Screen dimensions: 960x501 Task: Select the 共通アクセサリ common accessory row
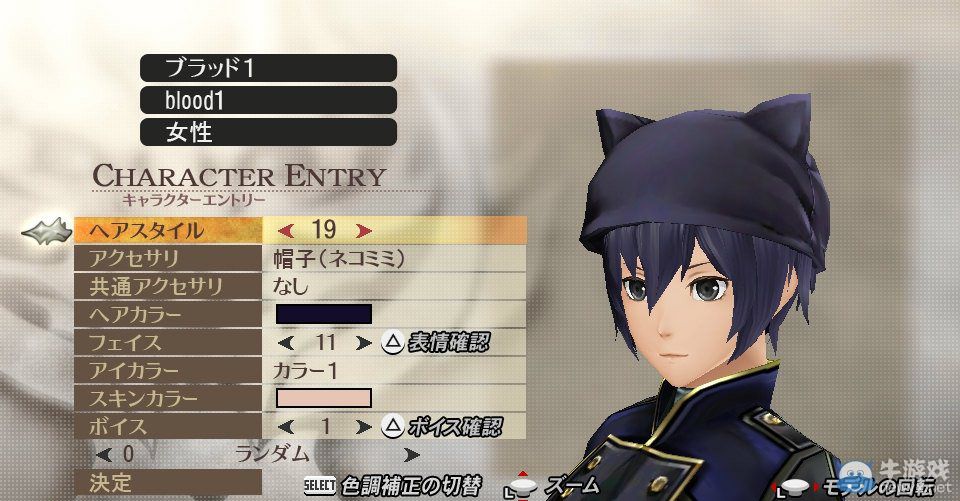(x=168, y=286)
